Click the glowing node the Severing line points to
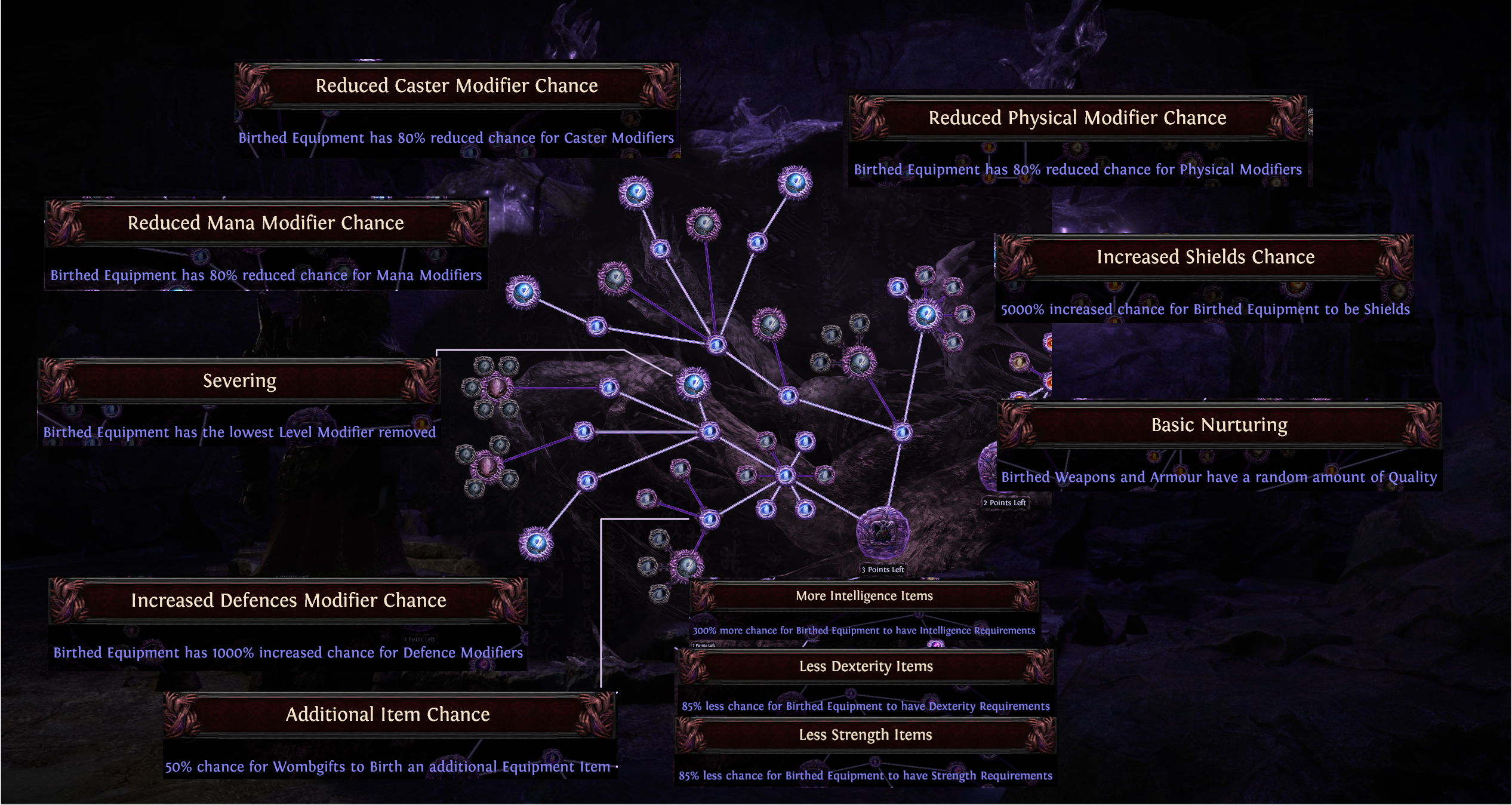 click(693, 383)
